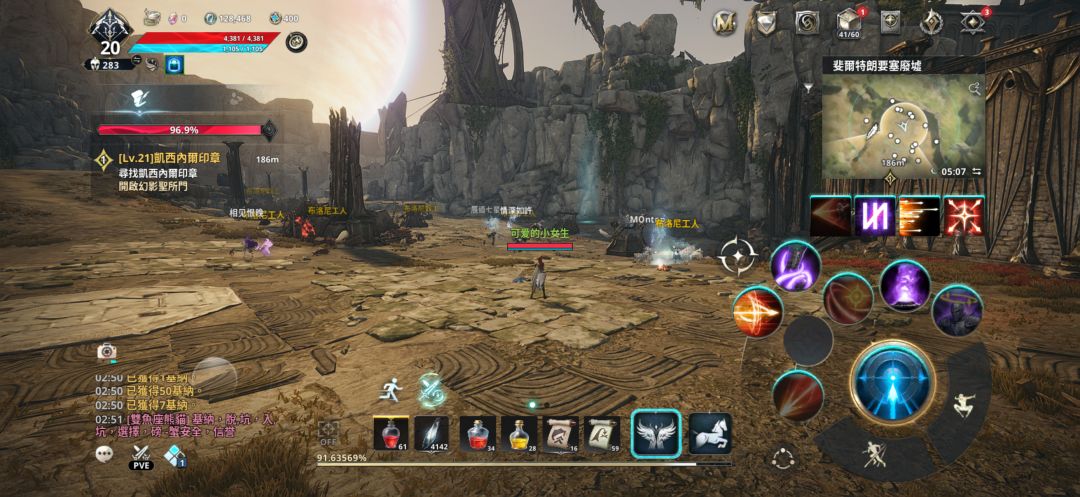Toggle the auto-target OFF crosshair button
The height and width of the screenshot is (497, 1080).
coord(328,433)
